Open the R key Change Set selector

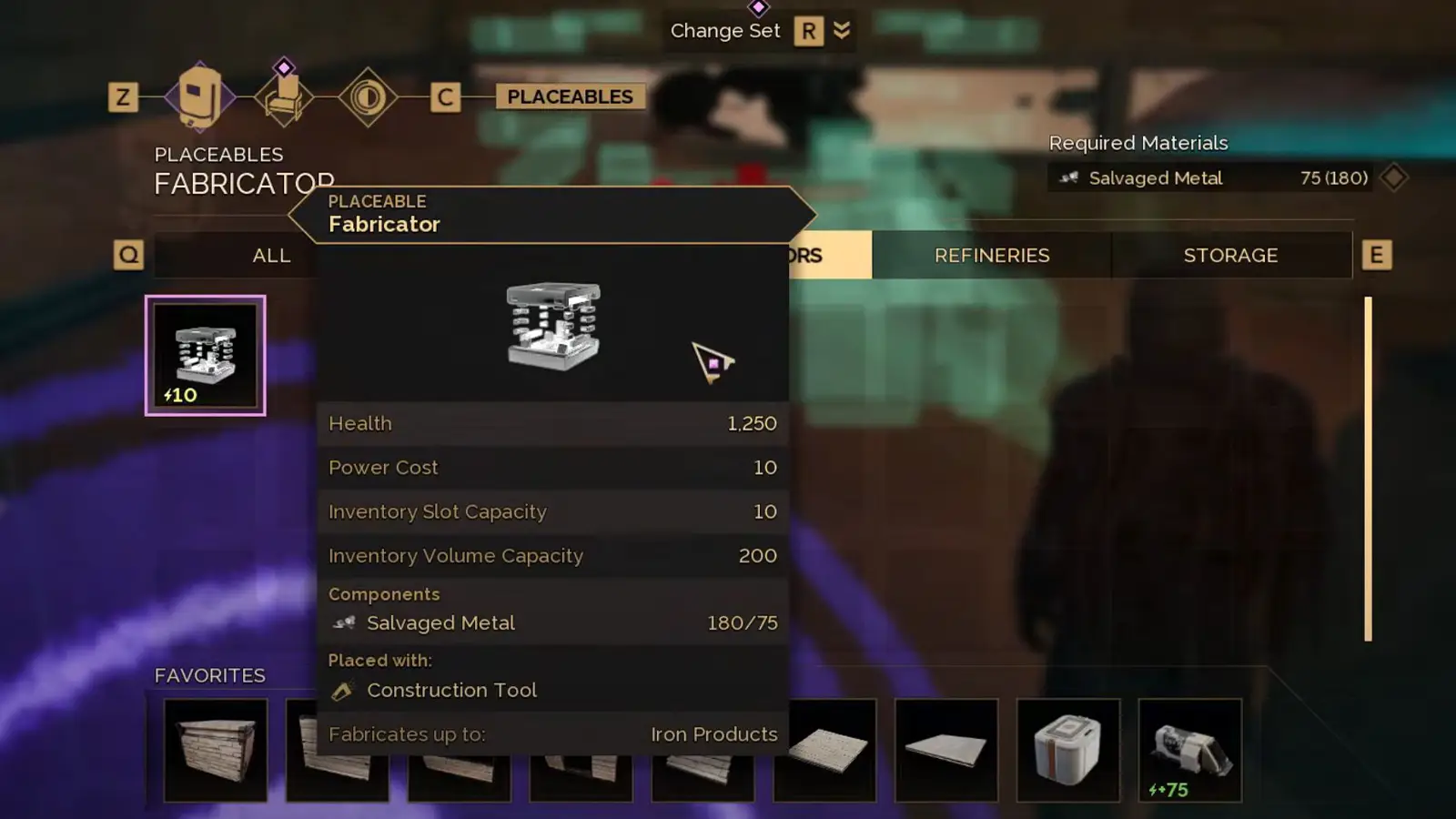click(808, 31)
